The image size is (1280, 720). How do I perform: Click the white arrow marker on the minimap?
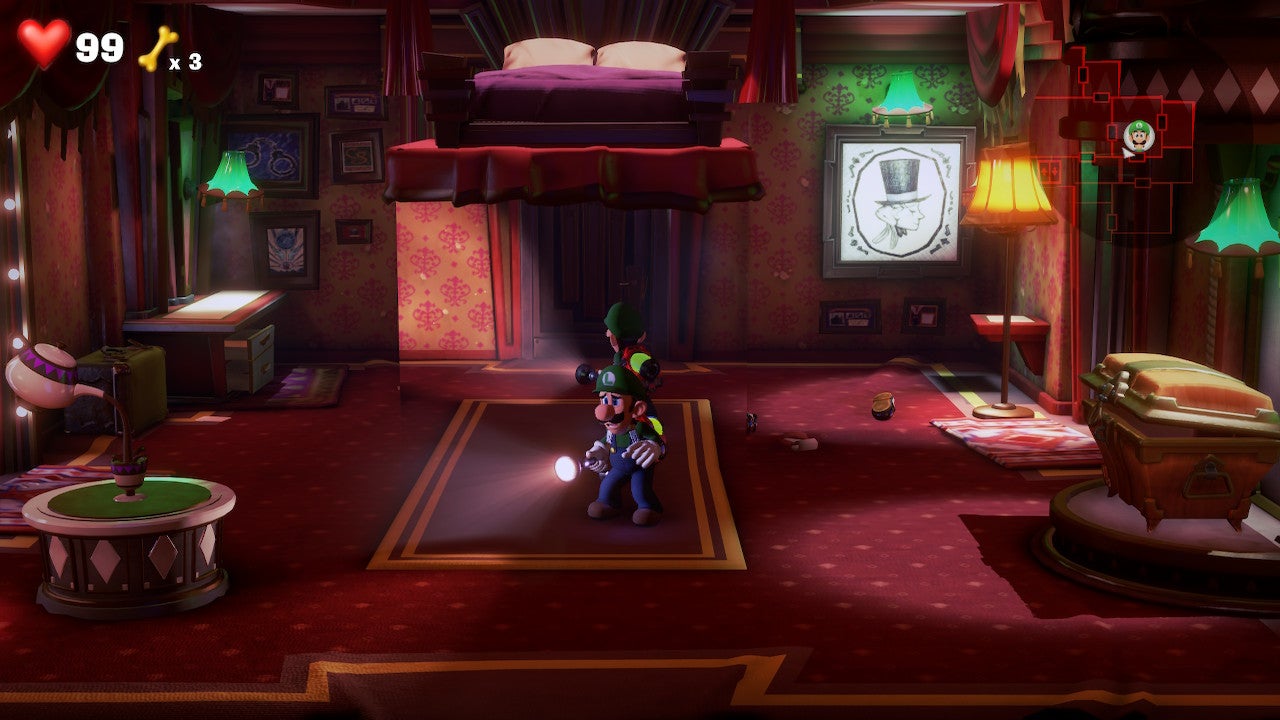(x=1126, y=155)
